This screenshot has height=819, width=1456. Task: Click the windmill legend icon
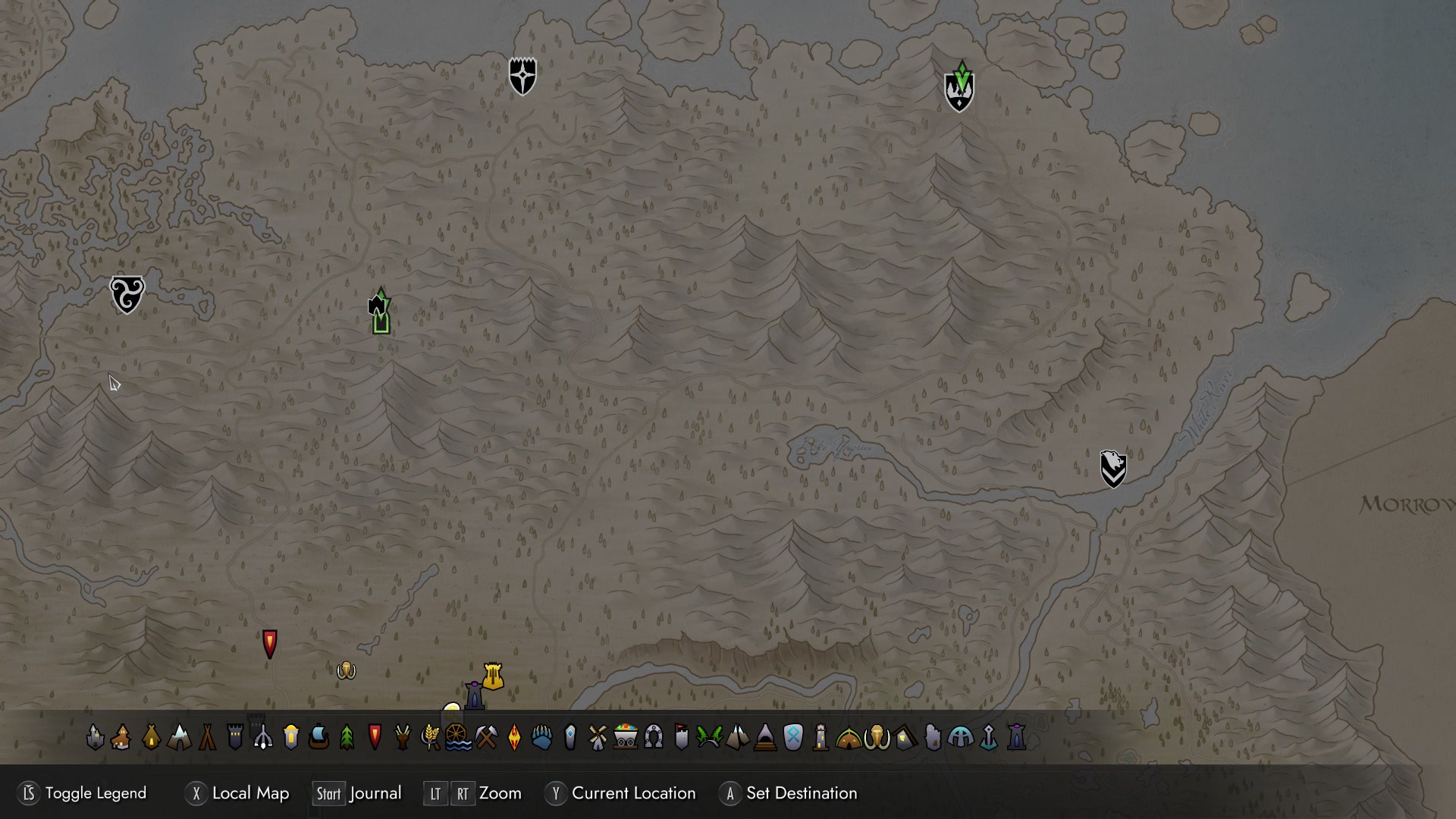598,736
